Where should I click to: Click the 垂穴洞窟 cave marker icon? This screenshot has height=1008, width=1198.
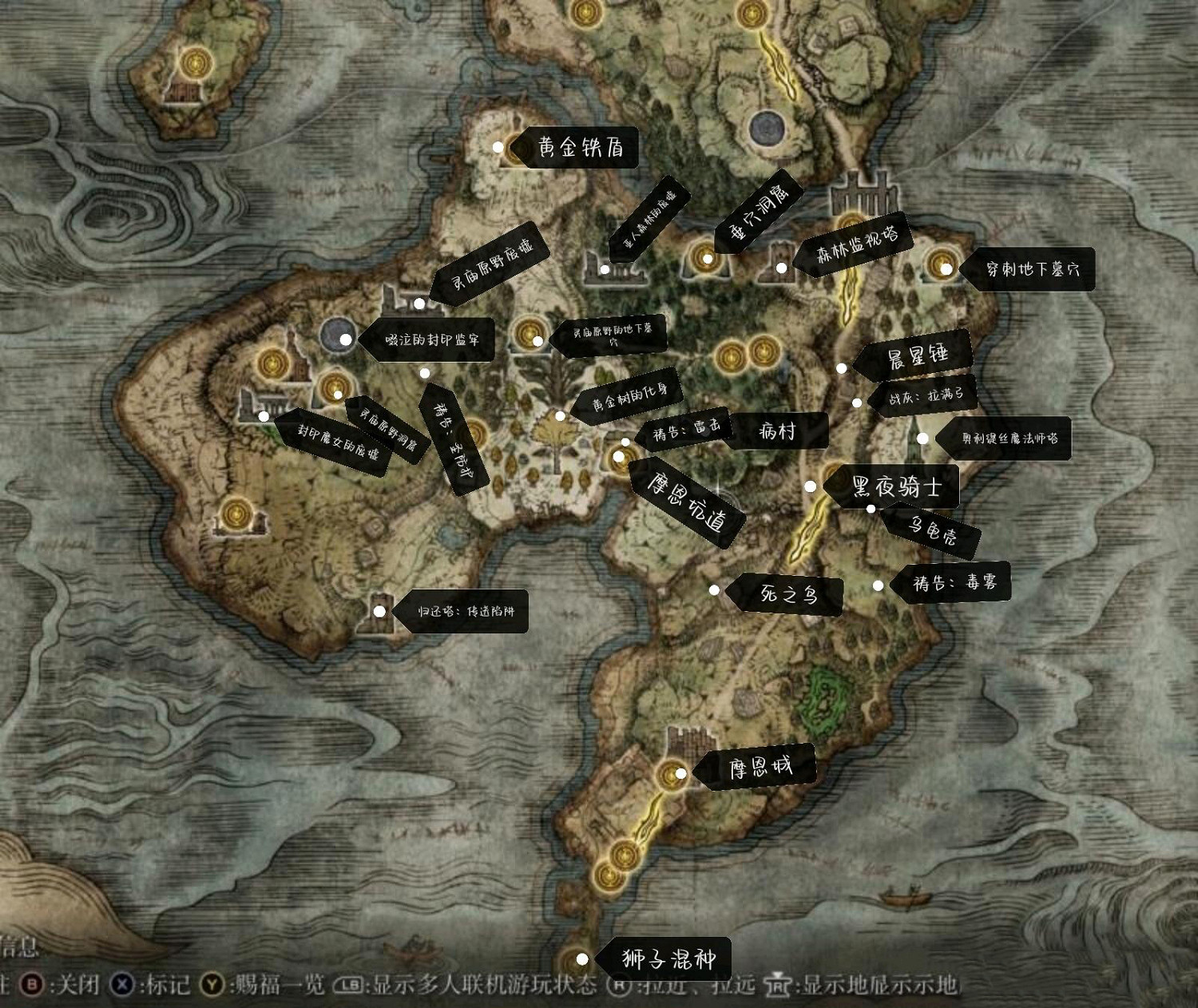click(x=706, y=257)
